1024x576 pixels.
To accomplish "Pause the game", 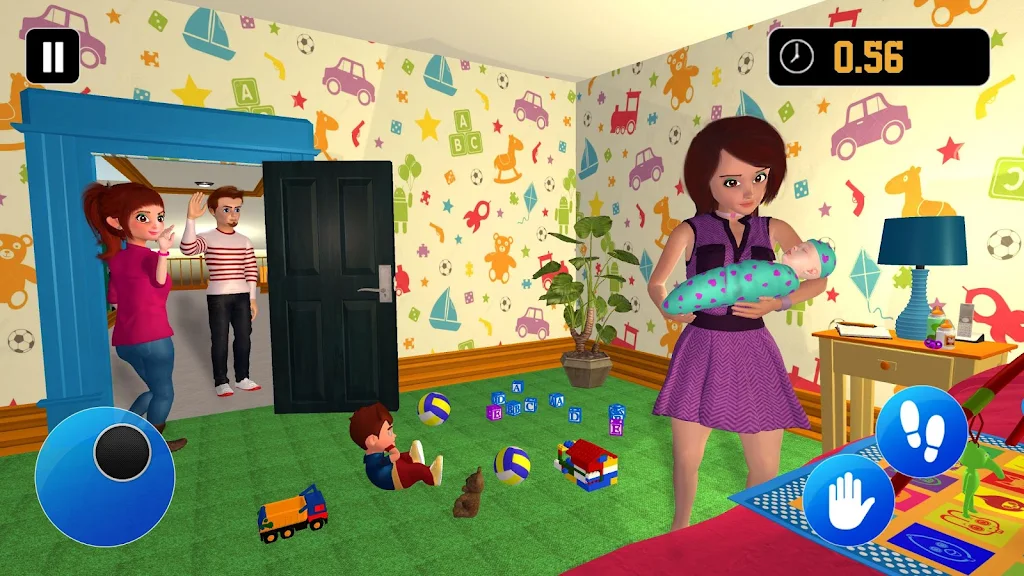I will coord(52,56).
